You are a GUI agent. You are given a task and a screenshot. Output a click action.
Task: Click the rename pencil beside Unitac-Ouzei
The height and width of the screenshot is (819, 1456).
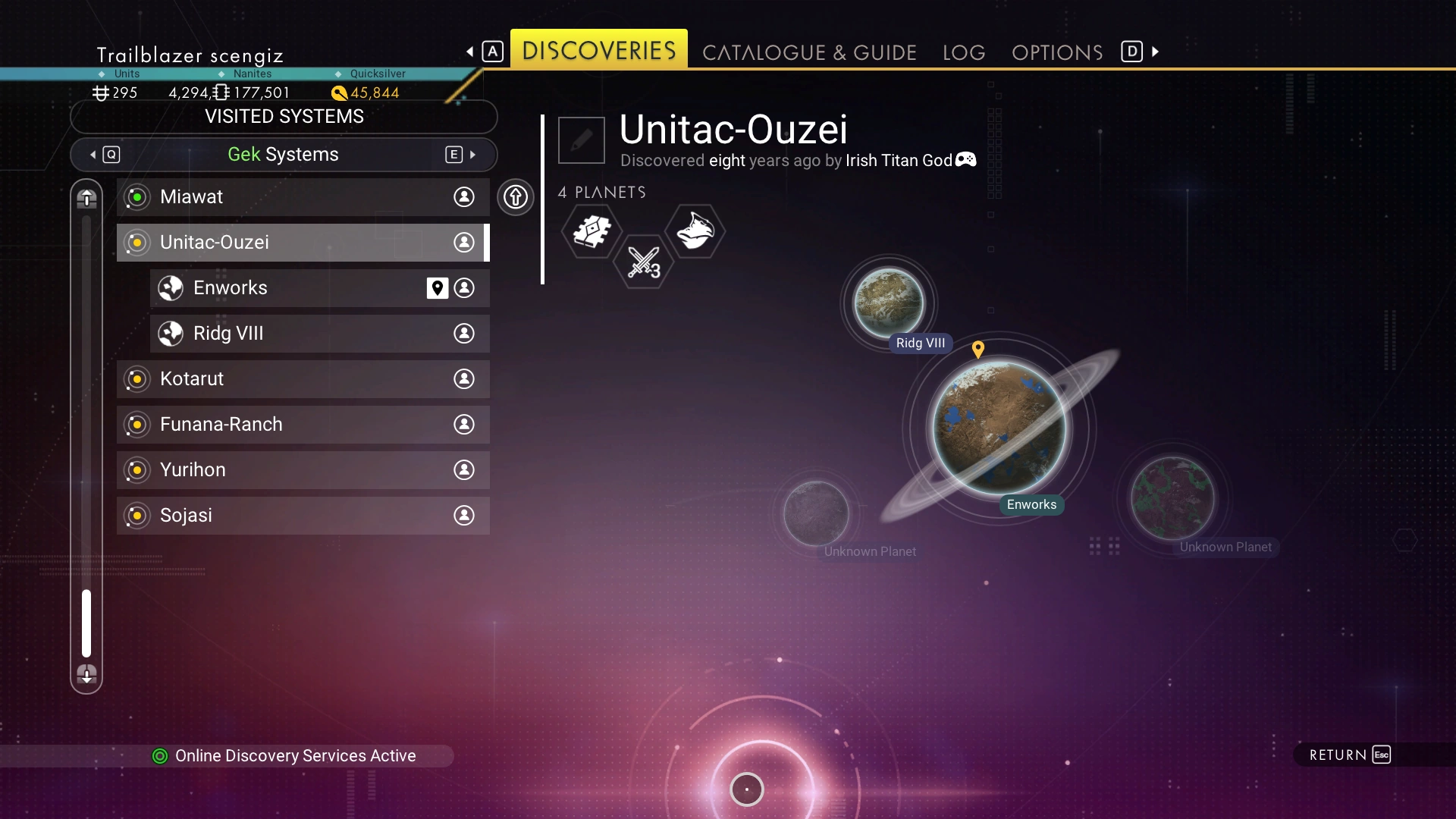coord(582,140)
